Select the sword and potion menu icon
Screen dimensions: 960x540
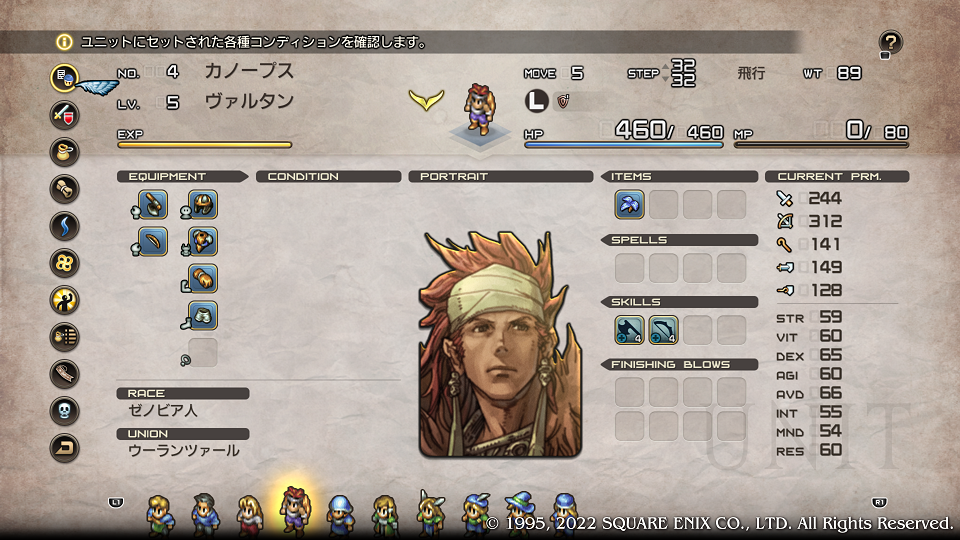pos(65,114)
